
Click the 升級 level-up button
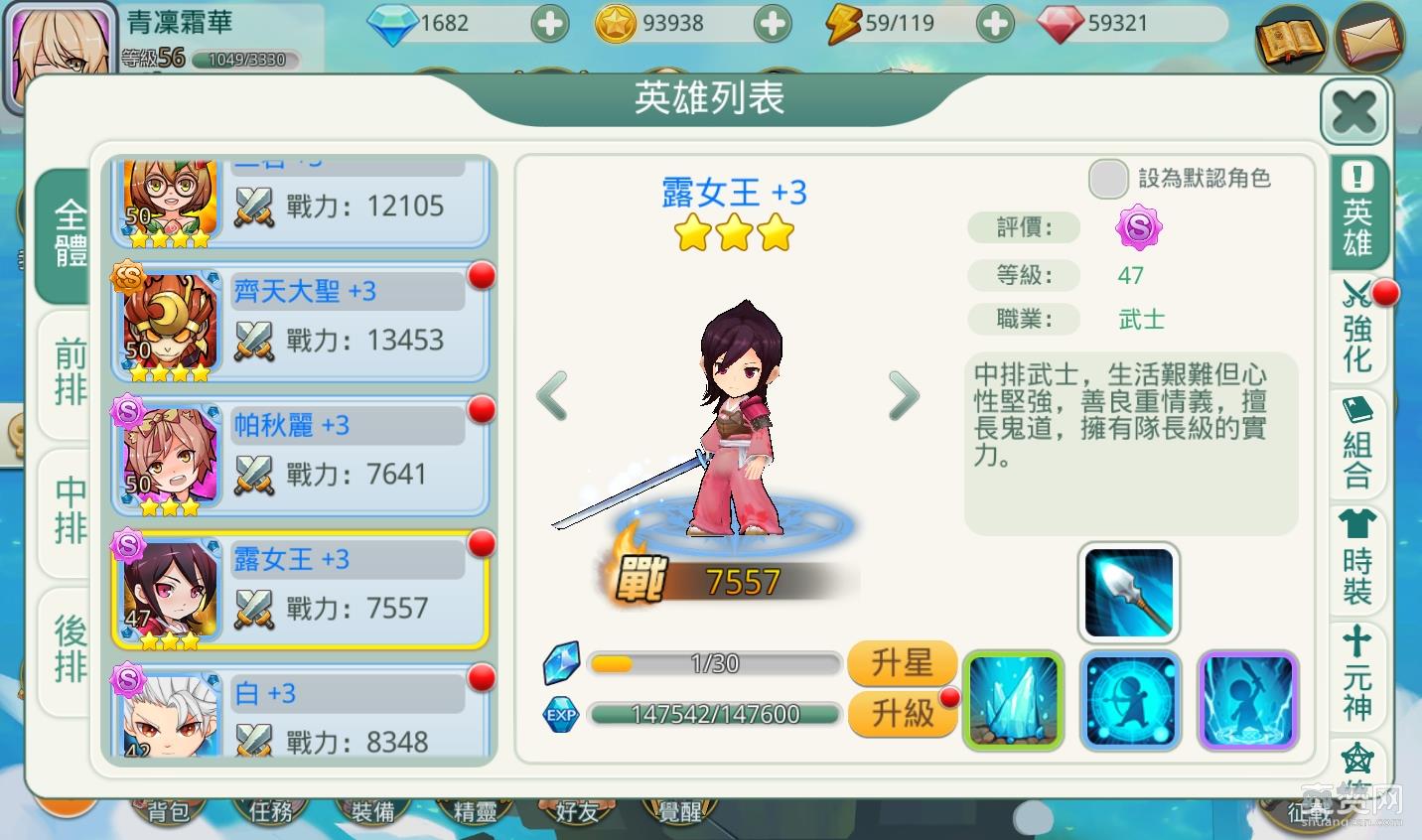[902, 712]
